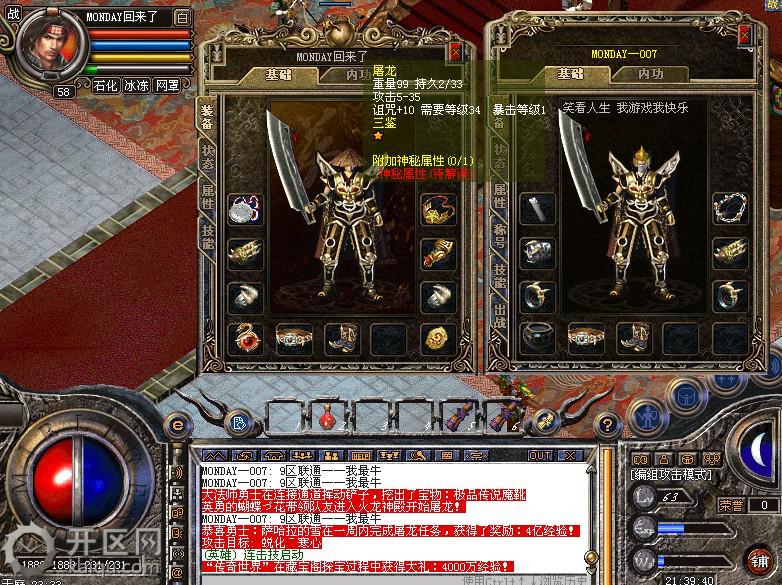
Task: Select 基础 tab in MONDAY—007 panel
Action: click(570, 74)
